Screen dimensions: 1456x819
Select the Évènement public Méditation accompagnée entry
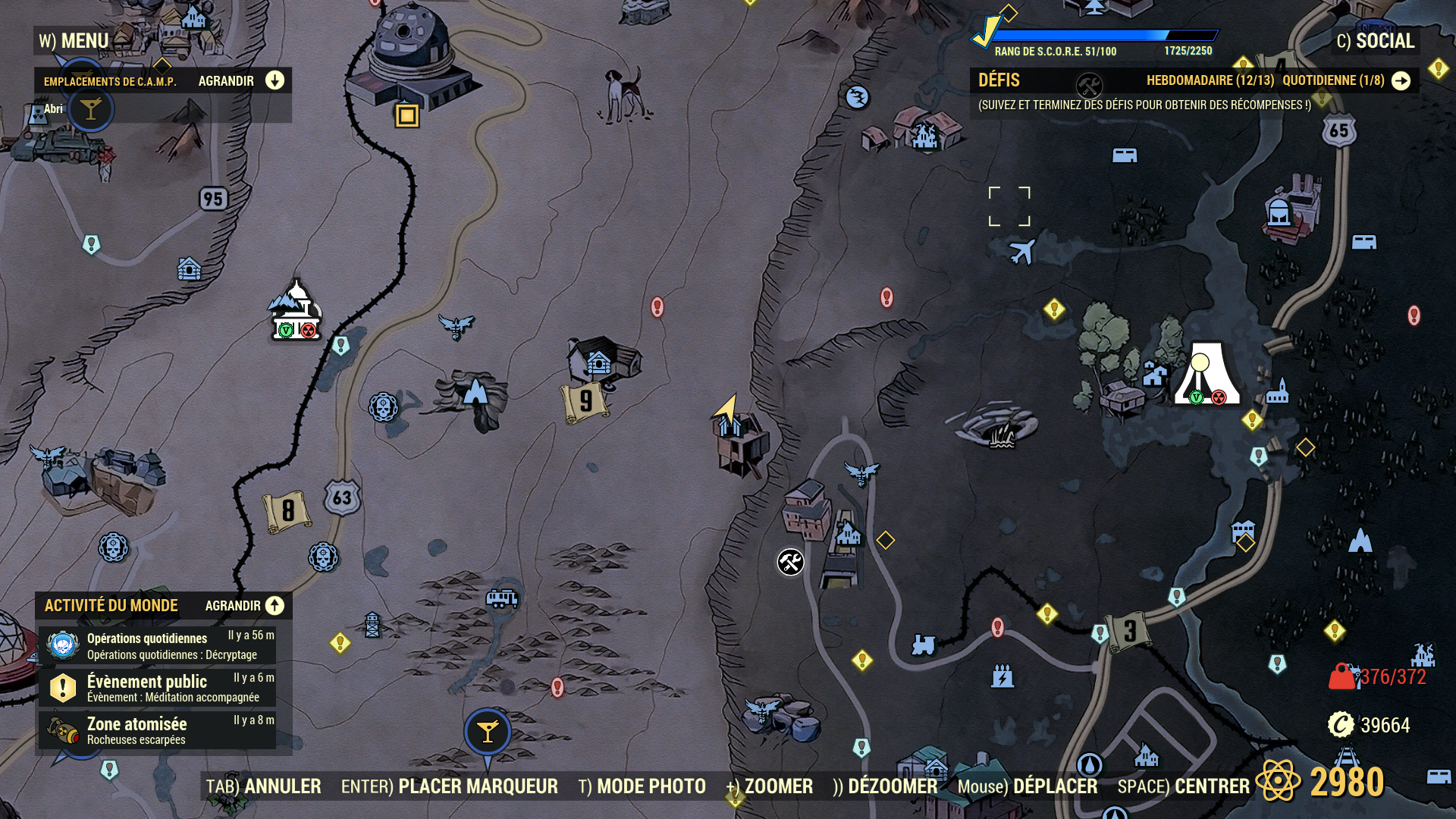[x=157, y=688]
